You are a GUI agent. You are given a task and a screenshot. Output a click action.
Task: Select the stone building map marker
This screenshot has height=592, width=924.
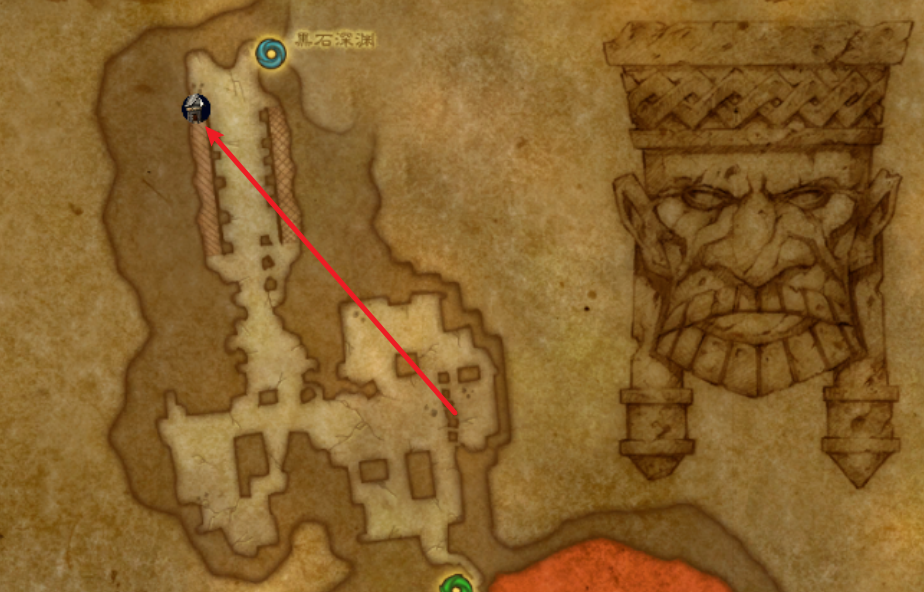point(197,109)
